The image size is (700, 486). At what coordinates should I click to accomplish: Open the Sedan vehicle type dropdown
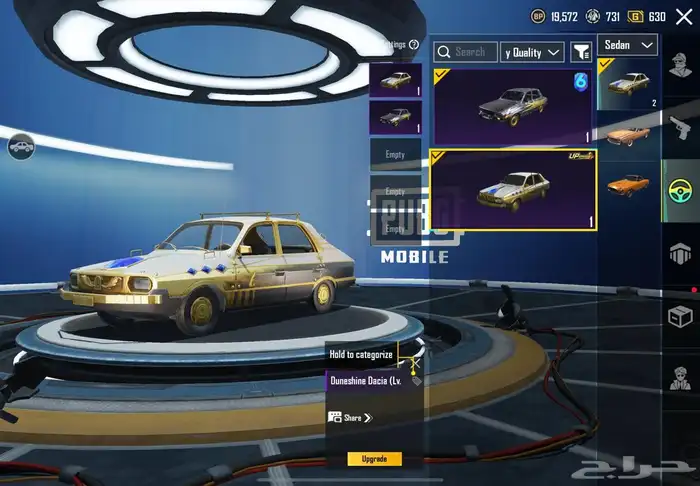click(627, 45)
